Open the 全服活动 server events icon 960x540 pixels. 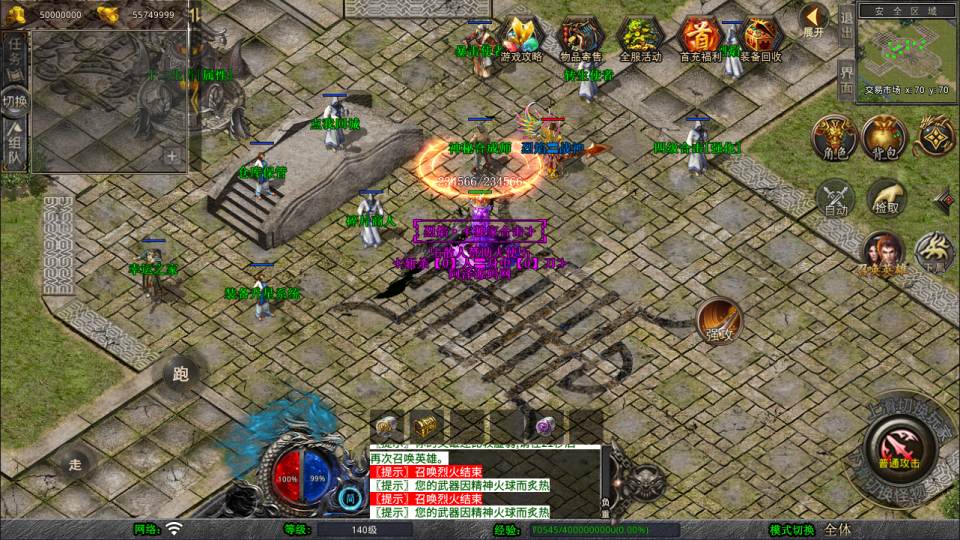641,39
